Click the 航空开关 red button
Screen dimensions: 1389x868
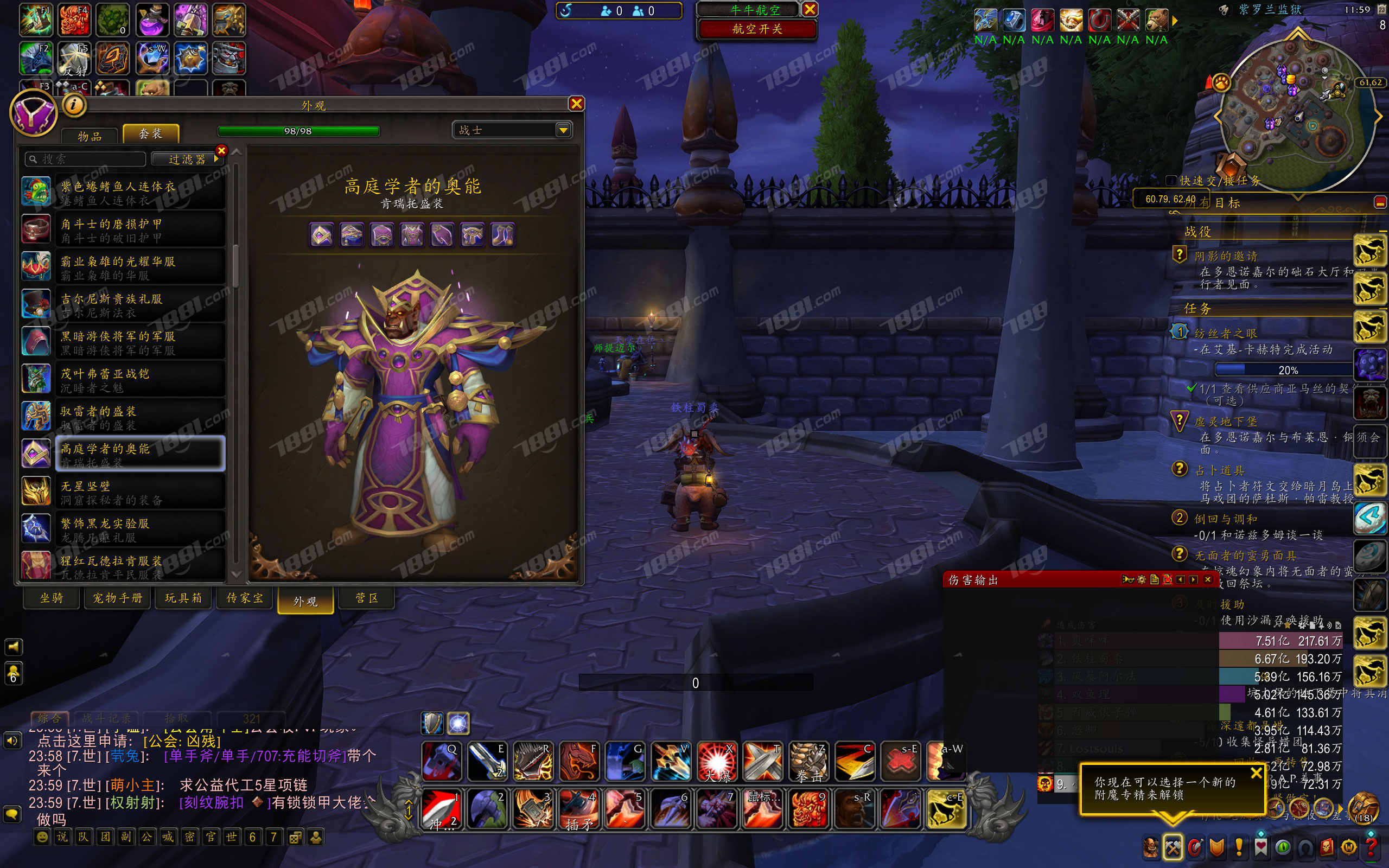(x=756, y=29)
